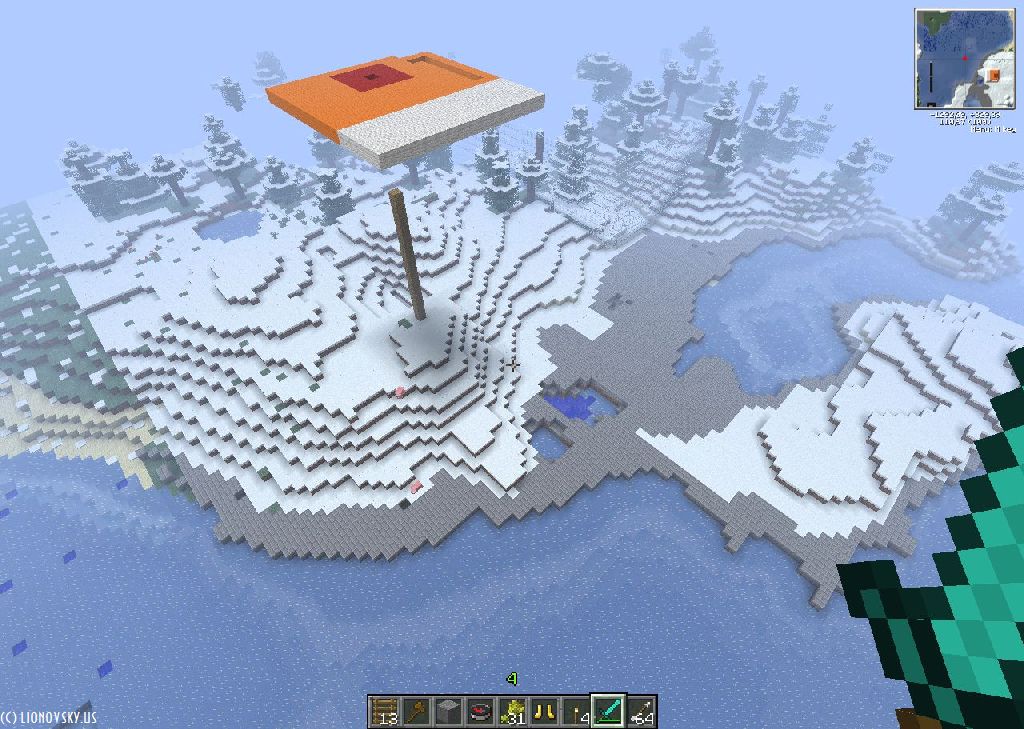
Task: Select the arrows stack slot
Action: (x=641, y=711)
